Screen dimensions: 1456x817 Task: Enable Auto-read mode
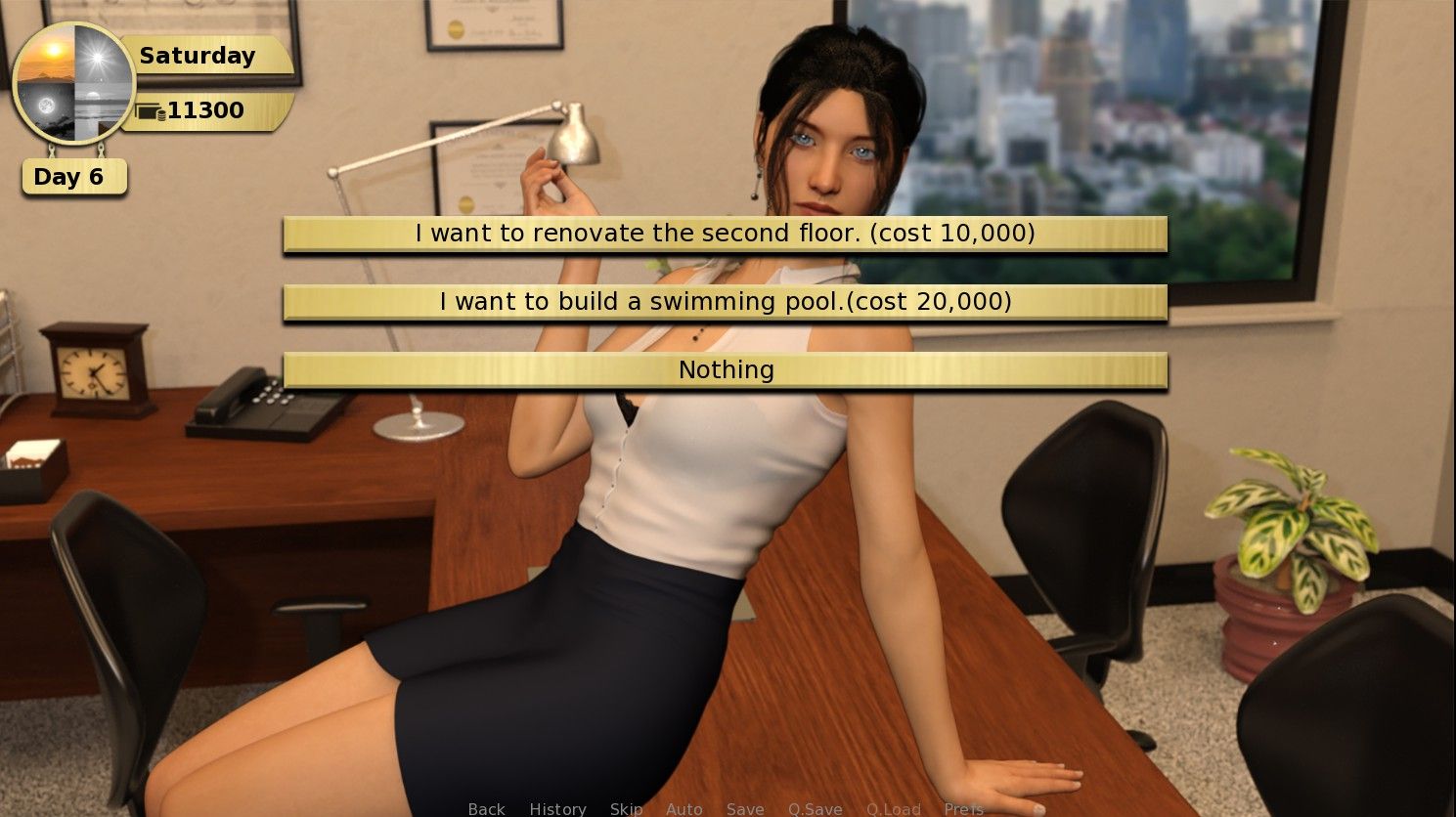point(684,809)
